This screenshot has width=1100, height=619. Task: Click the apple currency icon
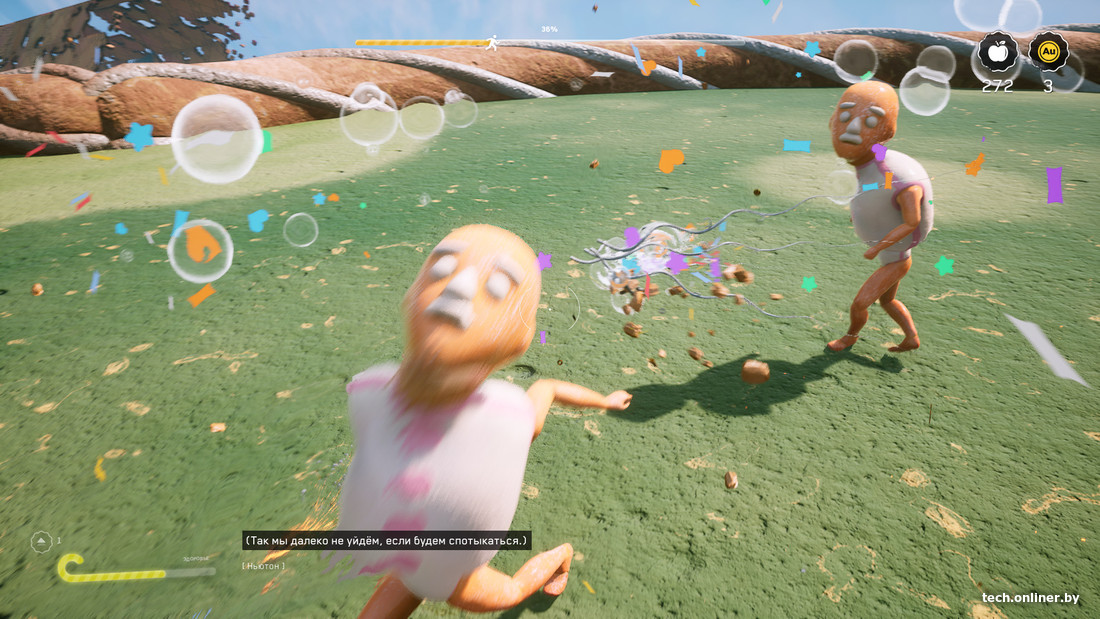997,52
